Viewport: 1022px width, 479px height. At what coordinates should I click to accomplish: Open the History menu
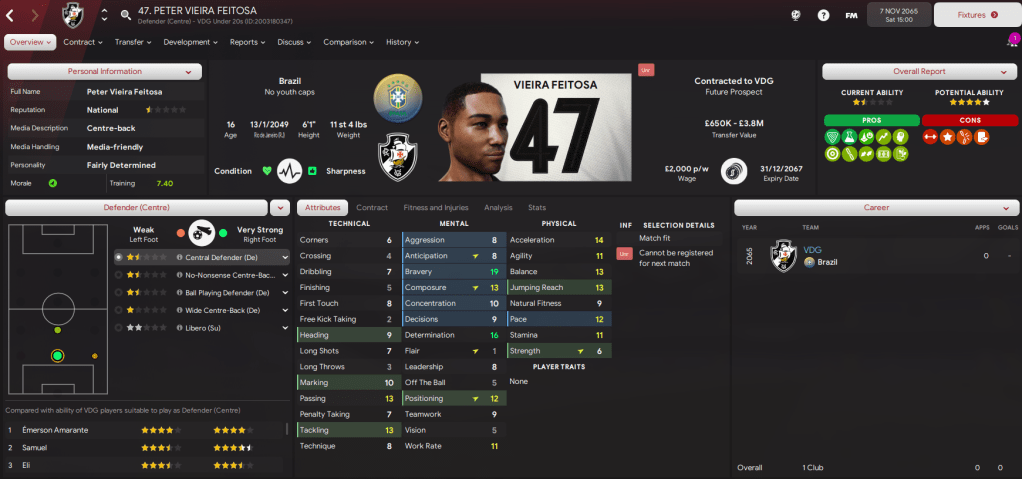(402, 42)
